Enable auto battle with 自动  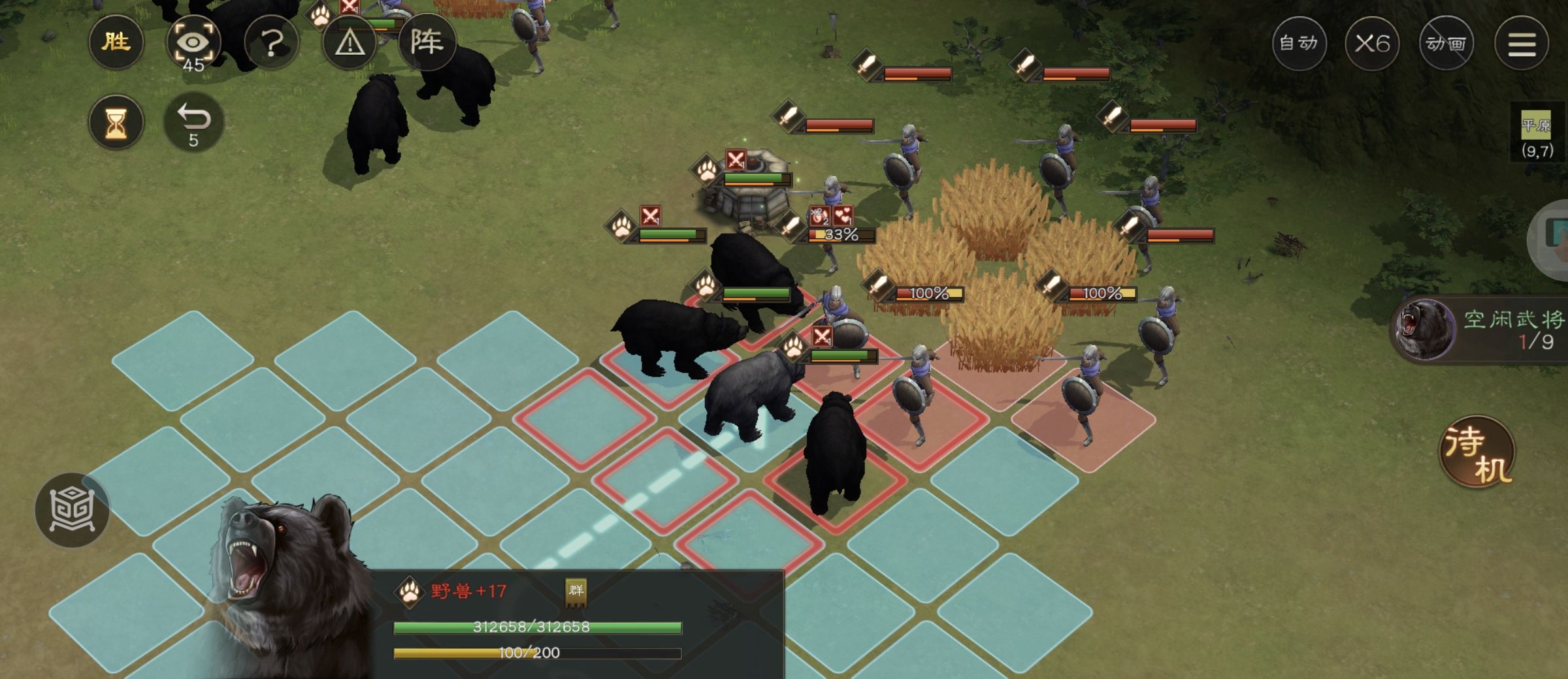[x=1299, y=44]
